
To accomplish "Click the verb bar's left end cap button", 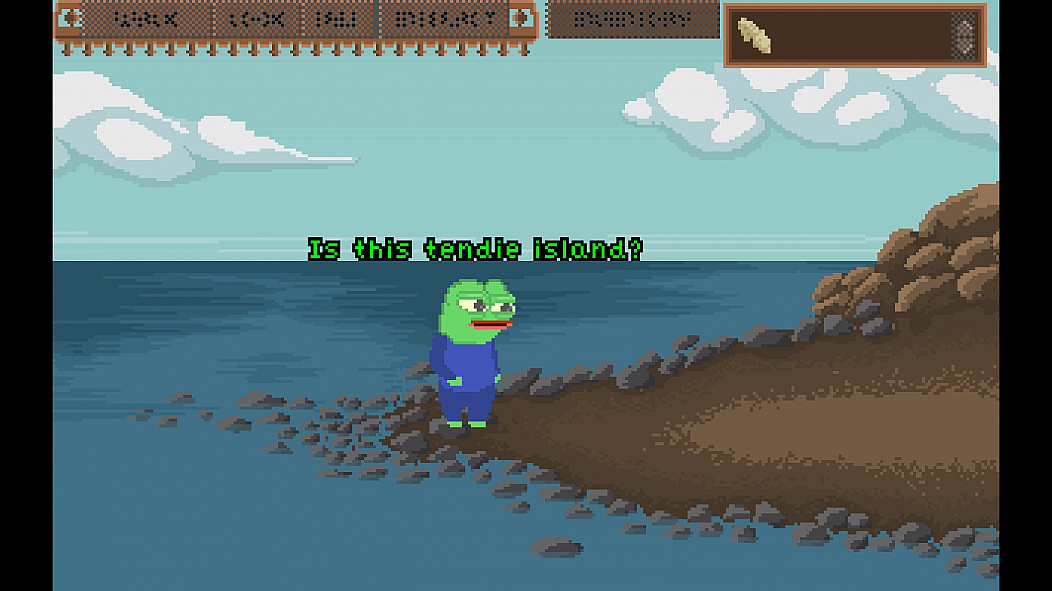I will [70, 19].
